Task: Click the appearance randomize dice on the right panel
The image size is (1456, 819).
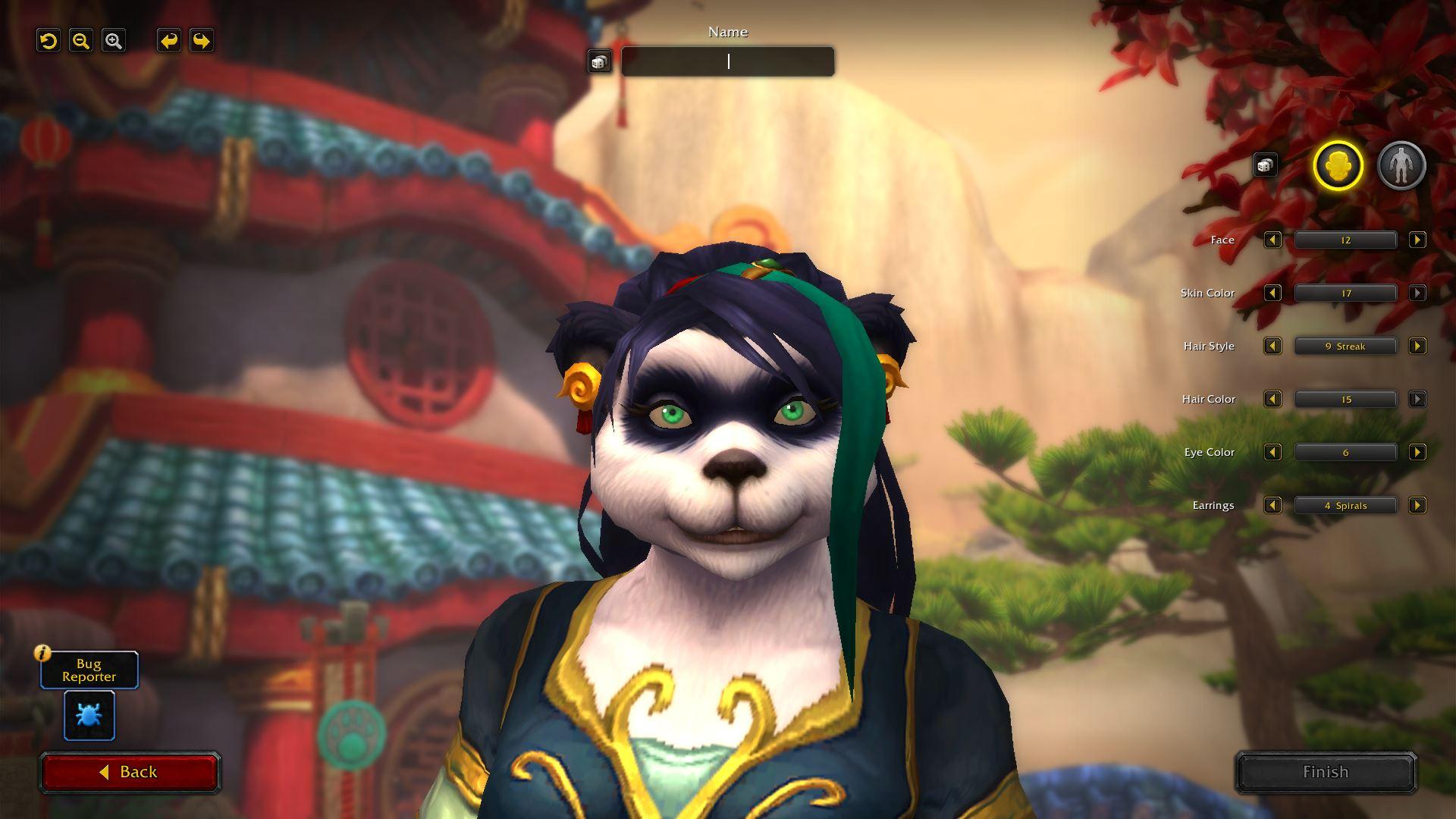Action: click(x=1265, y=165)
